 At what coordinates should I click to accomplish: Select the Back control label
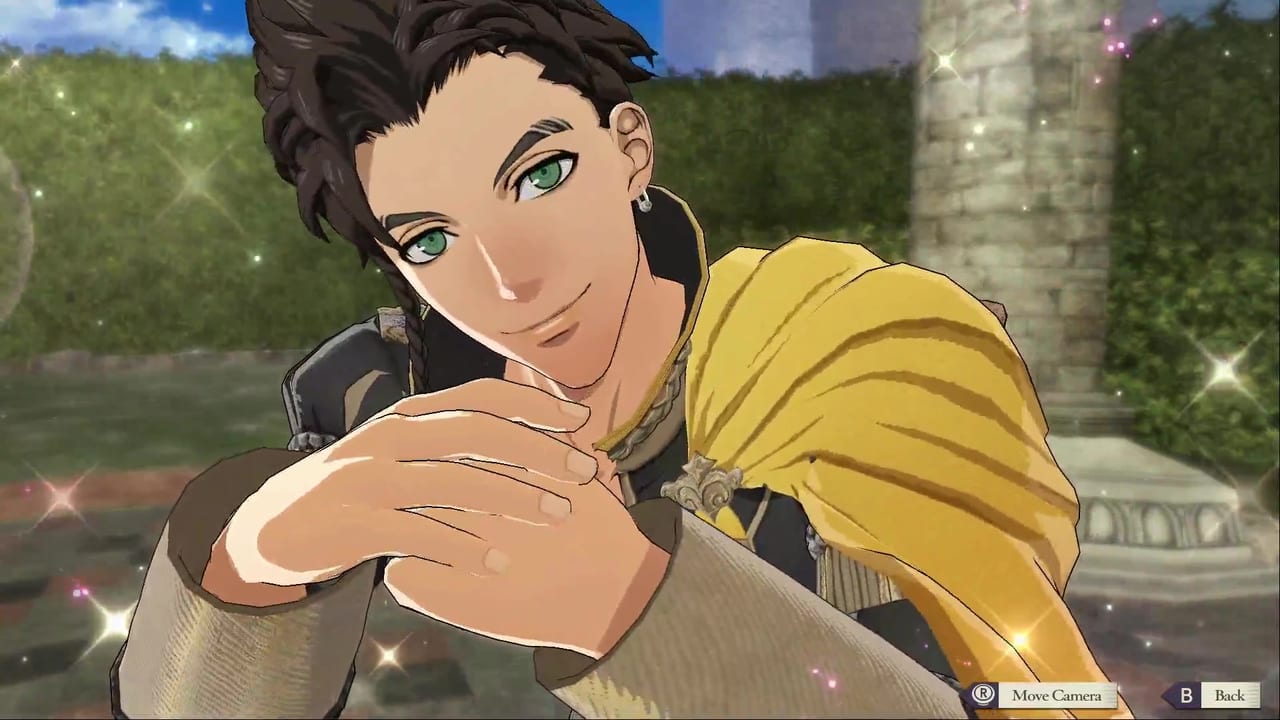coord(1230,694)
